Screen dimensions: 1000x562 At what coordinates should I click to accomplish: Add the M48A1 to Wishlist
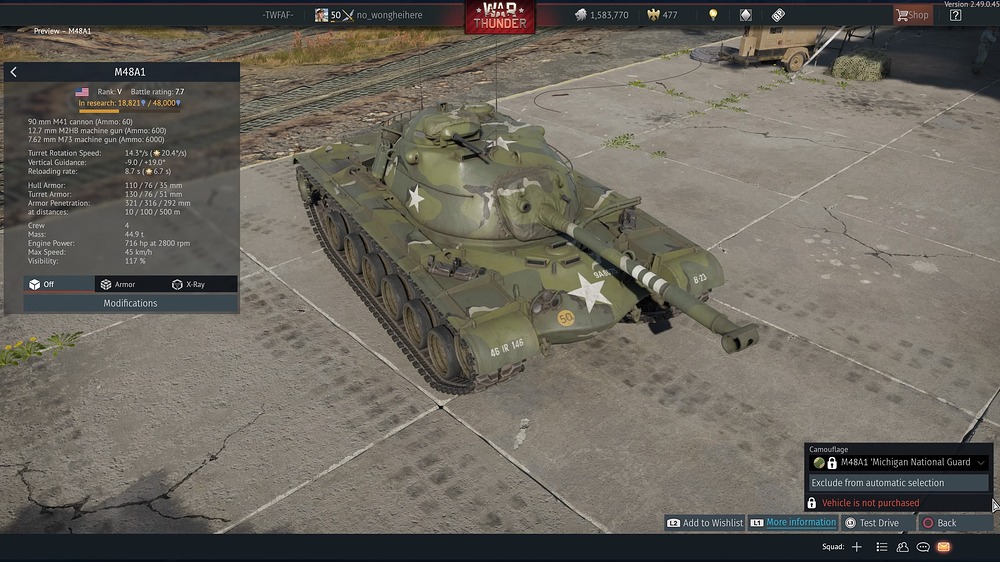705,523
